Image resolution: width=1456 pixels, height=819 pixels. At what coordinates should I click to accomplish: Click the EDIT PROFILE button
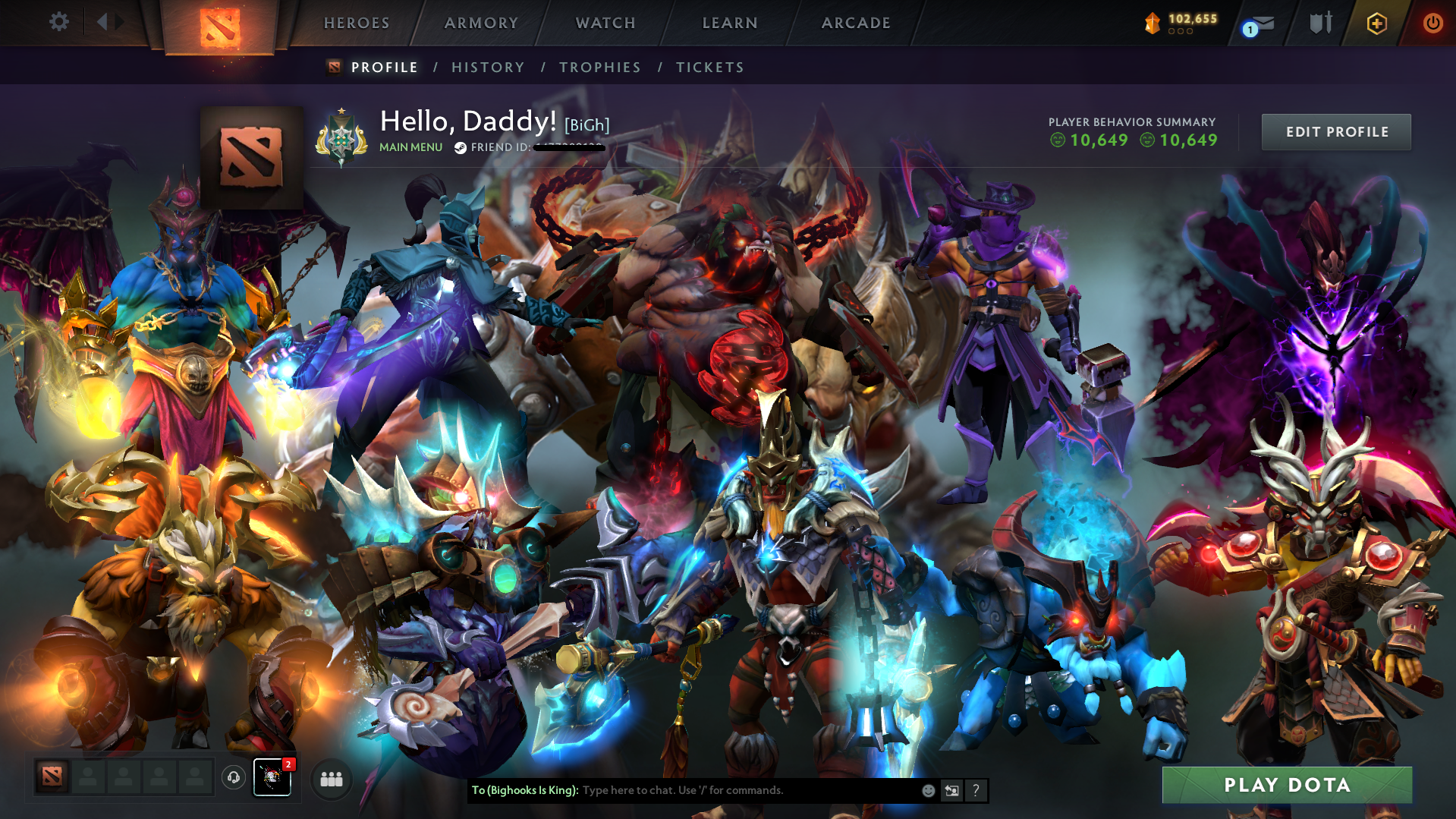(x=1335, y=131)
